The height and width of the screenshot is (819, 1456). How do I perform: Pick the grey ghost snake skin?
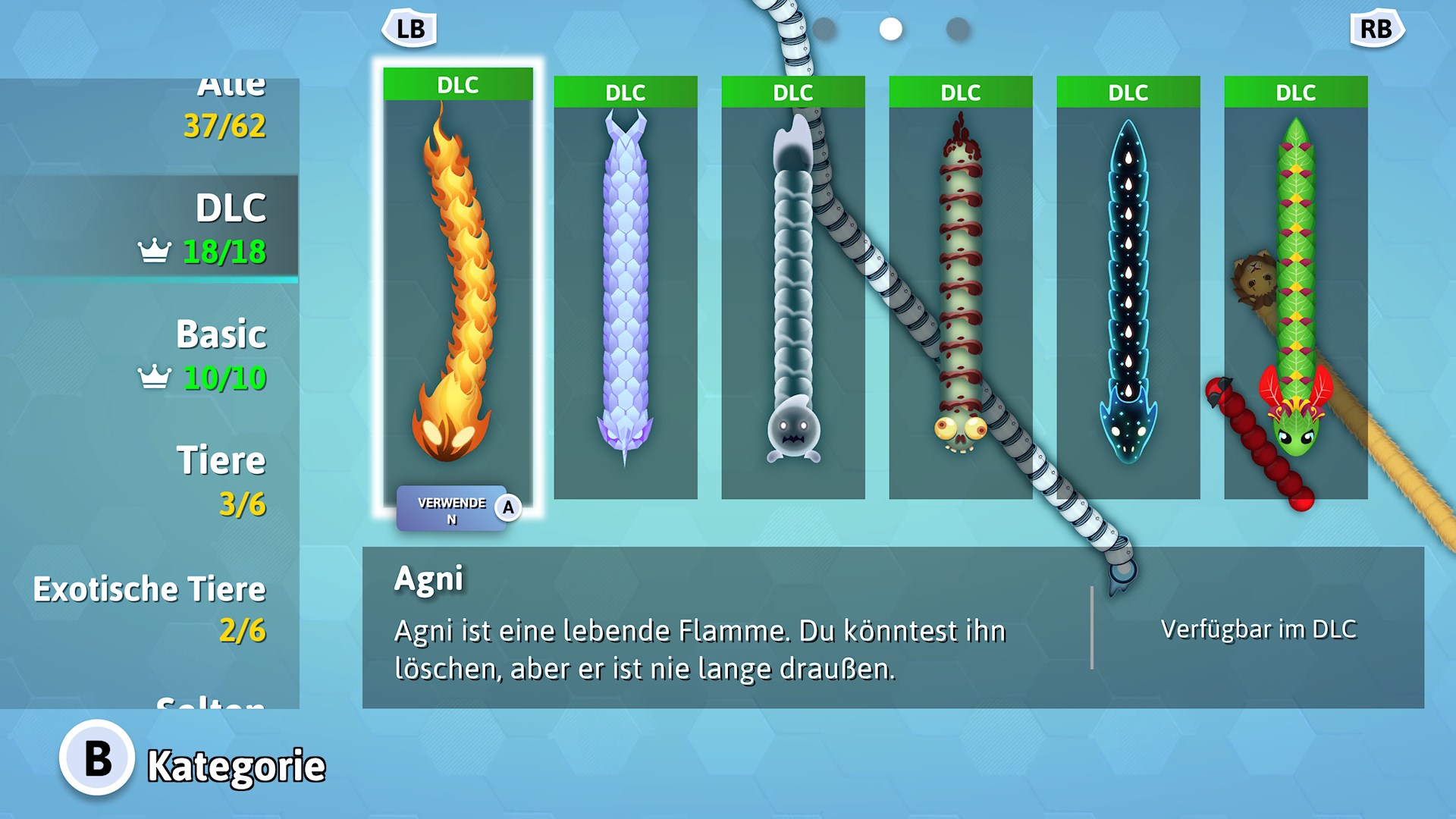coord(792,288)
